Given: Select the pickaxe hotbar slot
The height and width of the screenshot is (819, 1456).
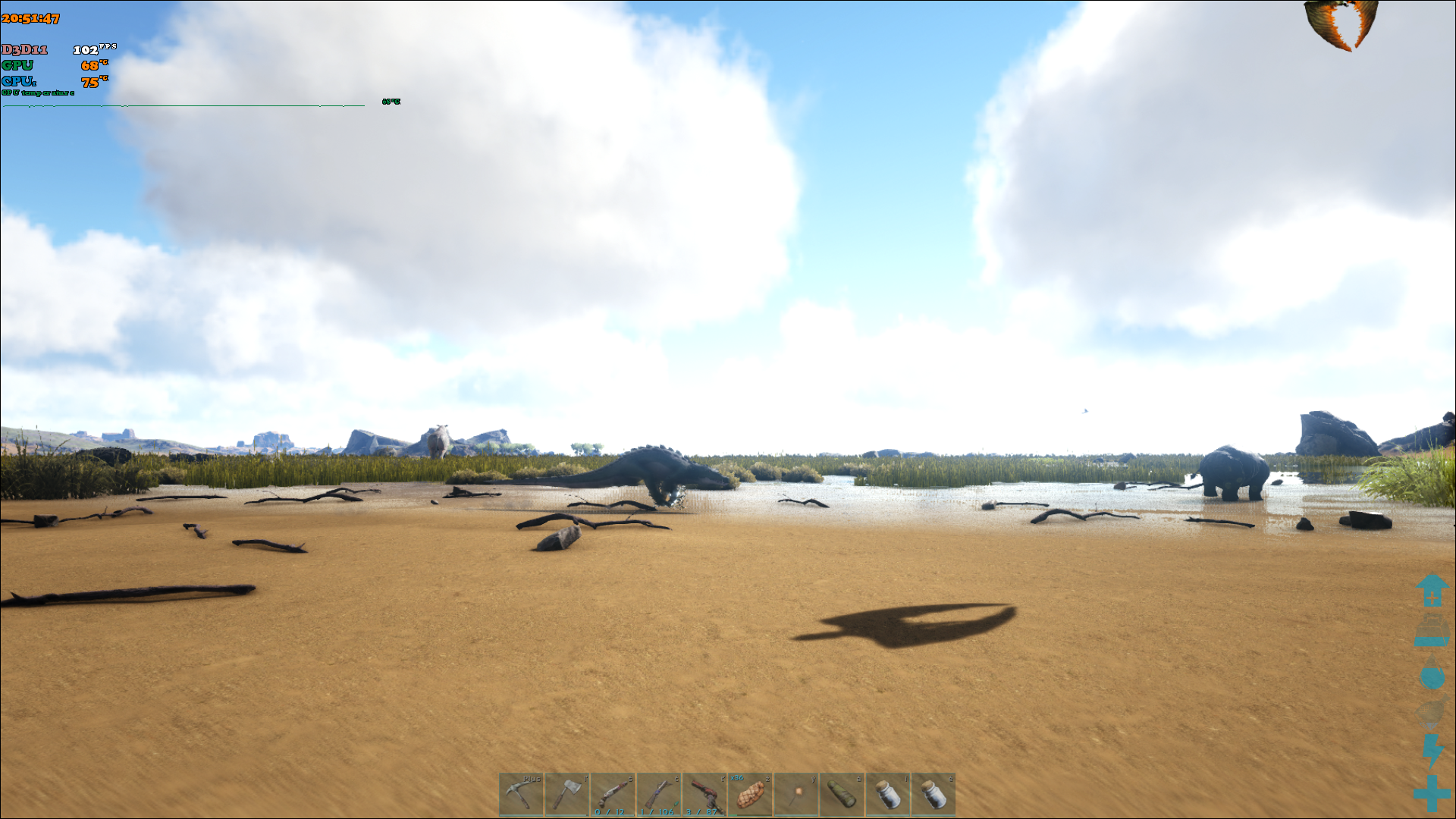Looking at the screenshot, I should [521, 794].
